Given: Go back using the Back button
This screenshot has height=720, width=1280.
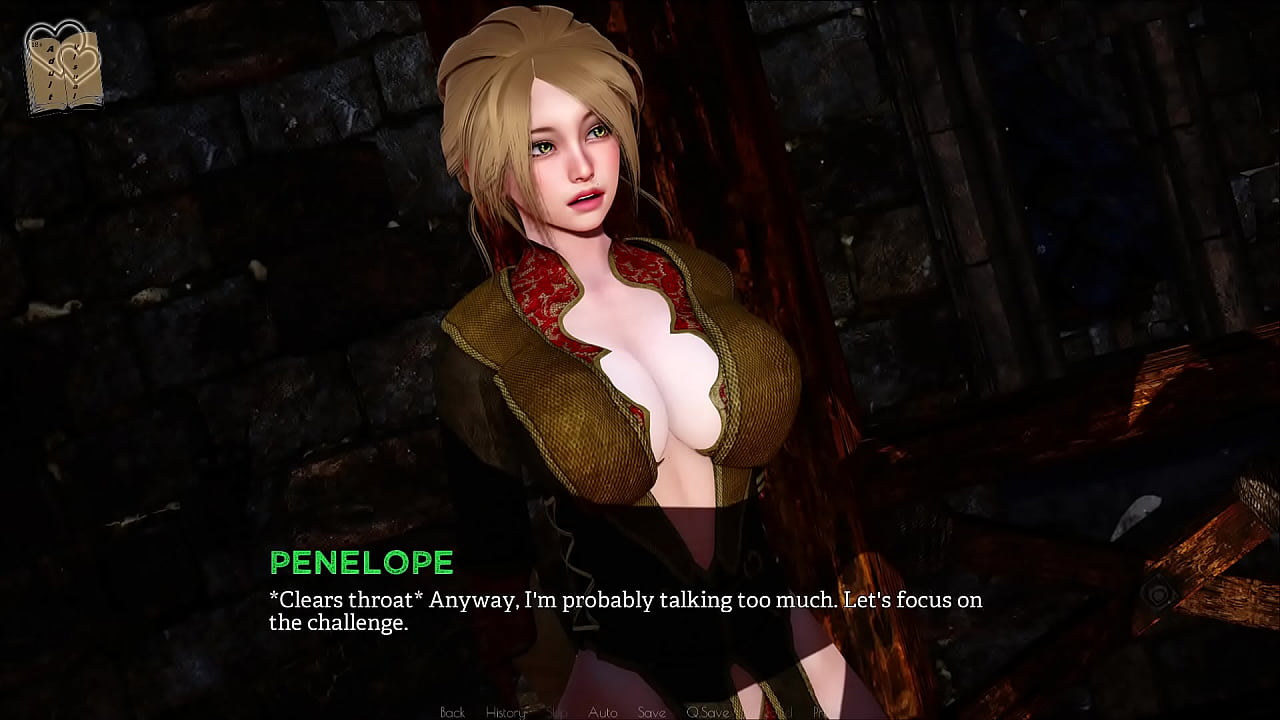Looking at the screenshot, I should pyautogui.click(x=453, y=712).
